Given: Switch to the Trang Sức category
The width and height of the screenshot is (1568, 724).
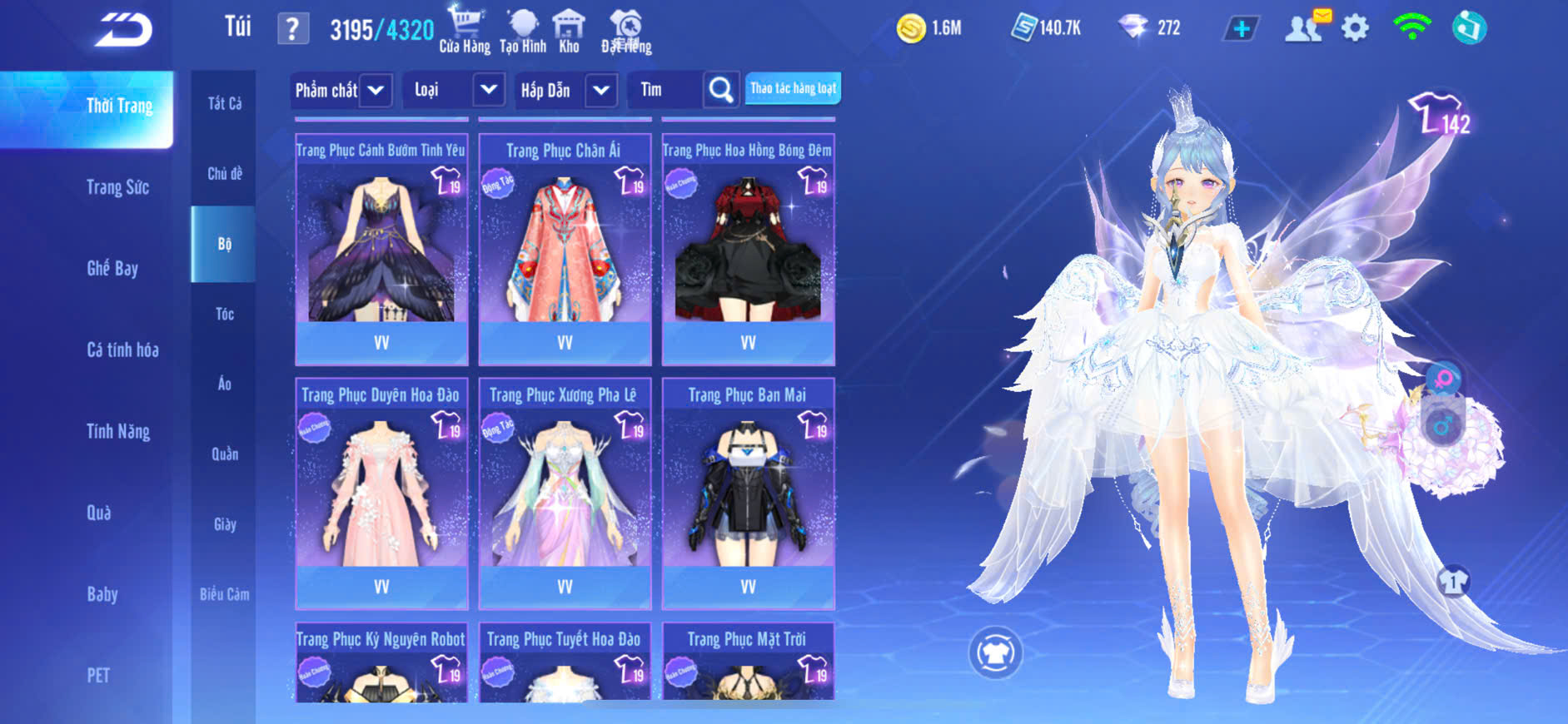Looking at the screenshot, I should point(117,187).
